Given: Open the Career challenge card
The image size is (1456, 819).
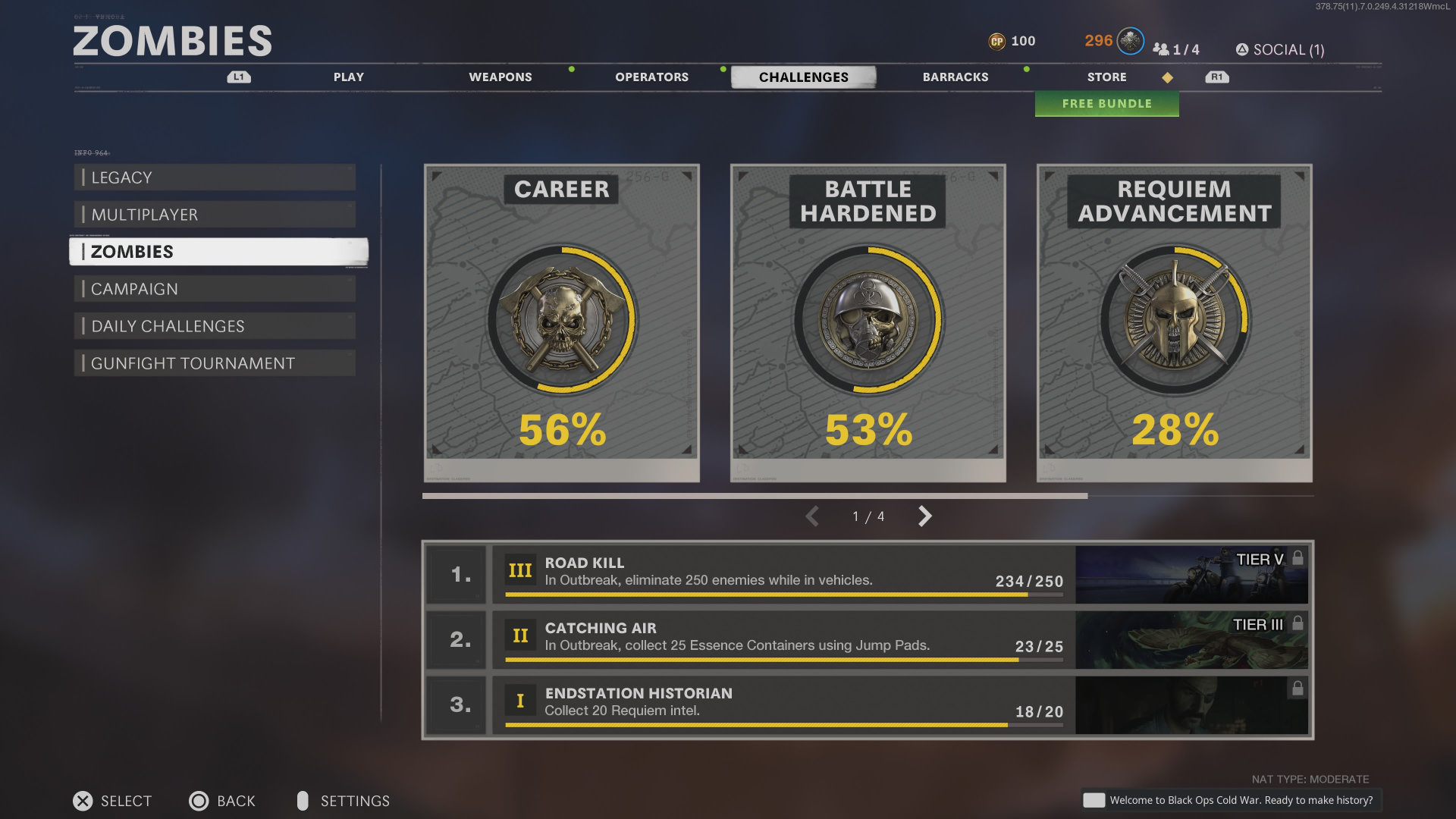Looking at the screenshot, I should tap(562, 322).
